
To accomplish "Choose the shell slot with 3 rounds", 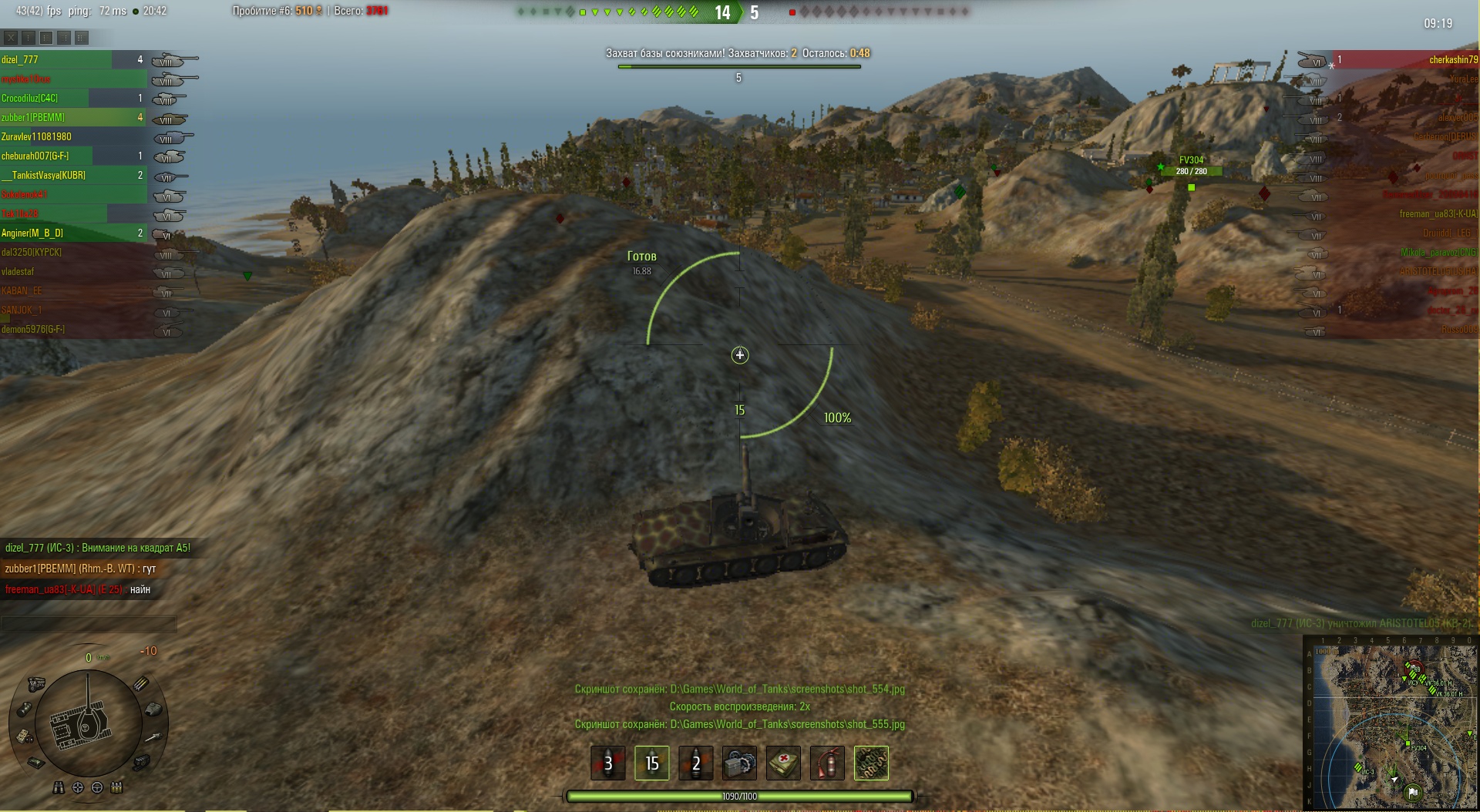I will click(x=607, y=763).
